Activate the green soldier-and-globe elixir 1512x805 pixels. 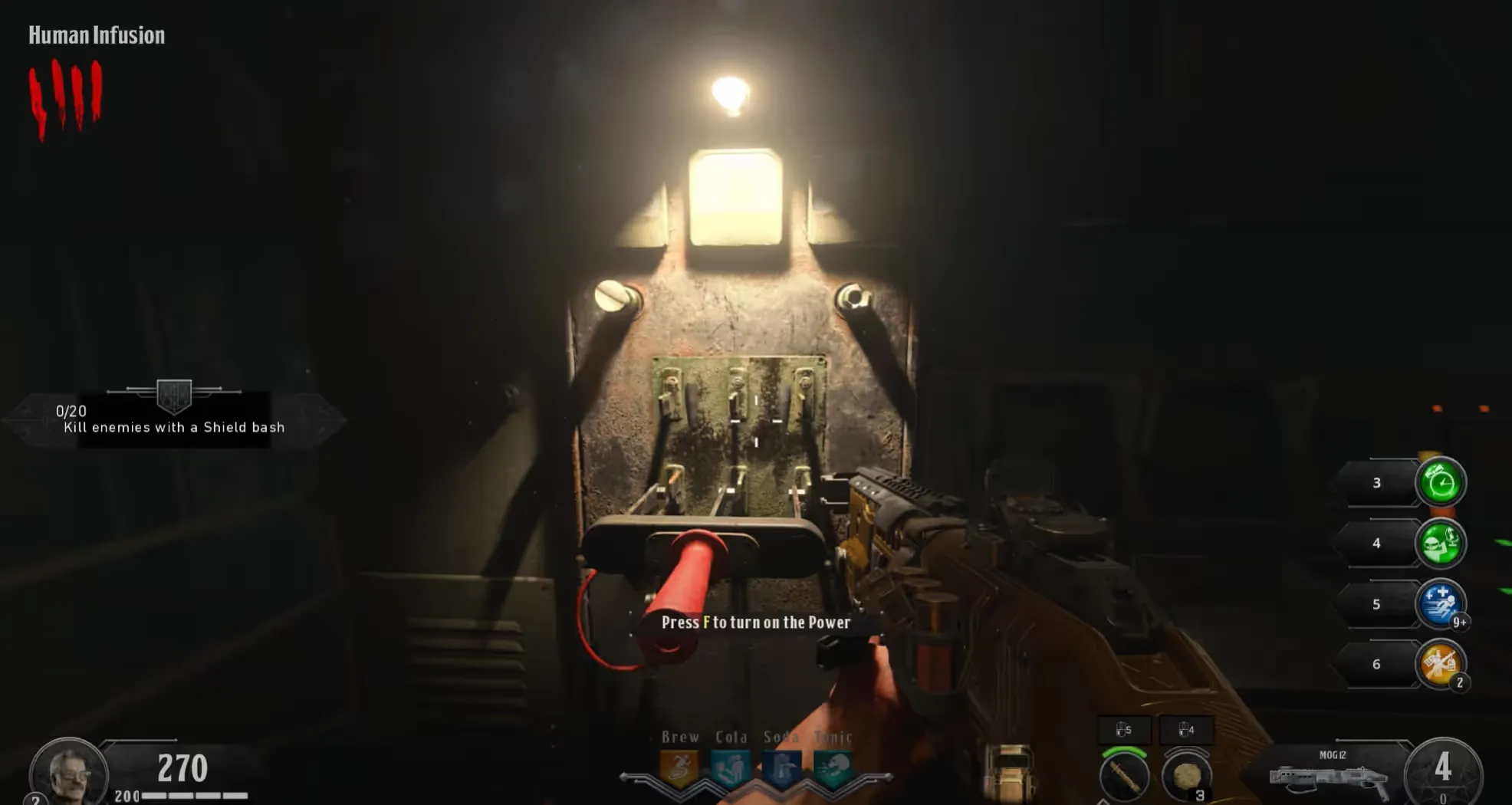click(x=1440, y=543)
